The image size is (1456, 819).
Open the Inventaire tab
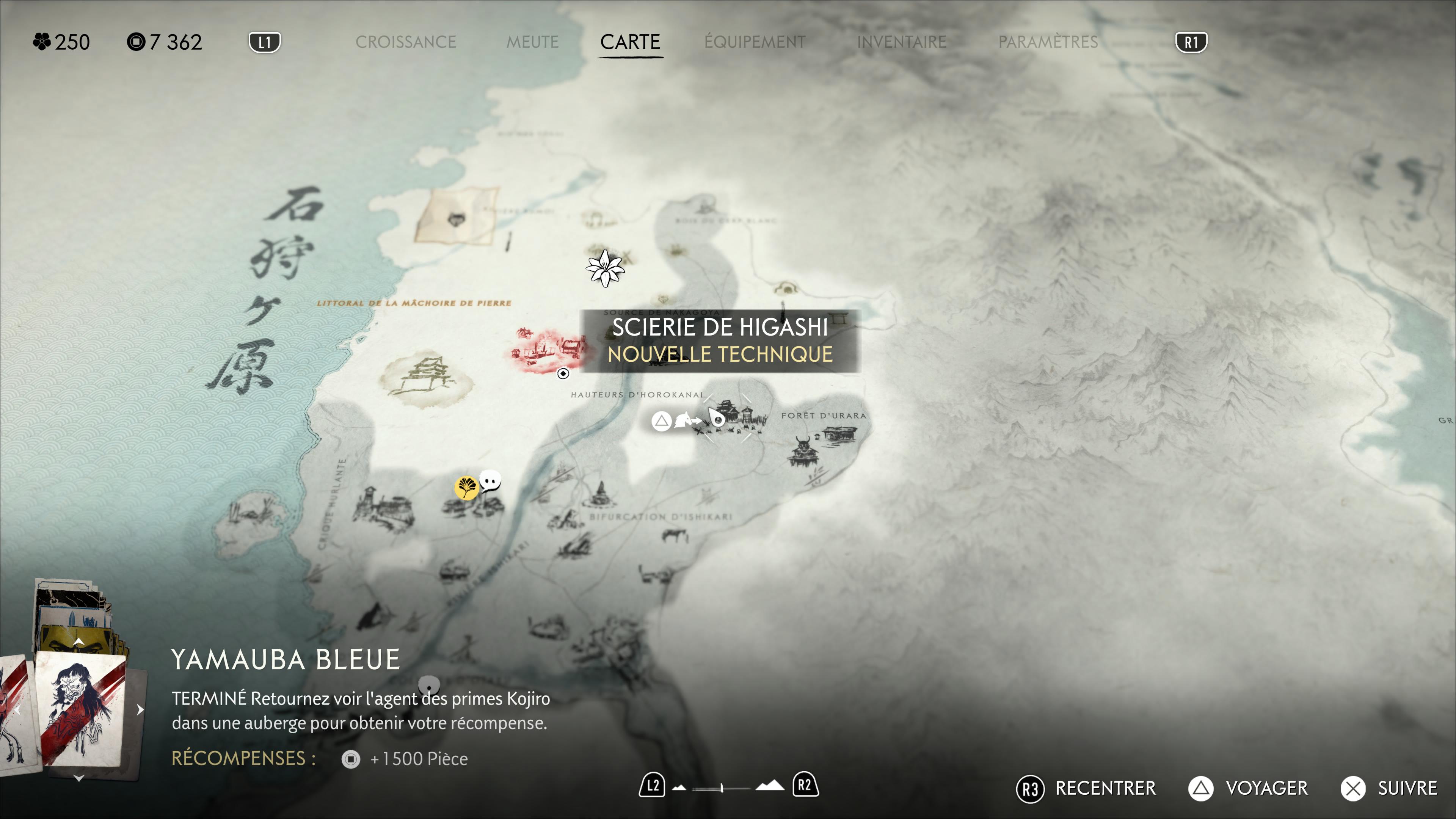[902, 42]
